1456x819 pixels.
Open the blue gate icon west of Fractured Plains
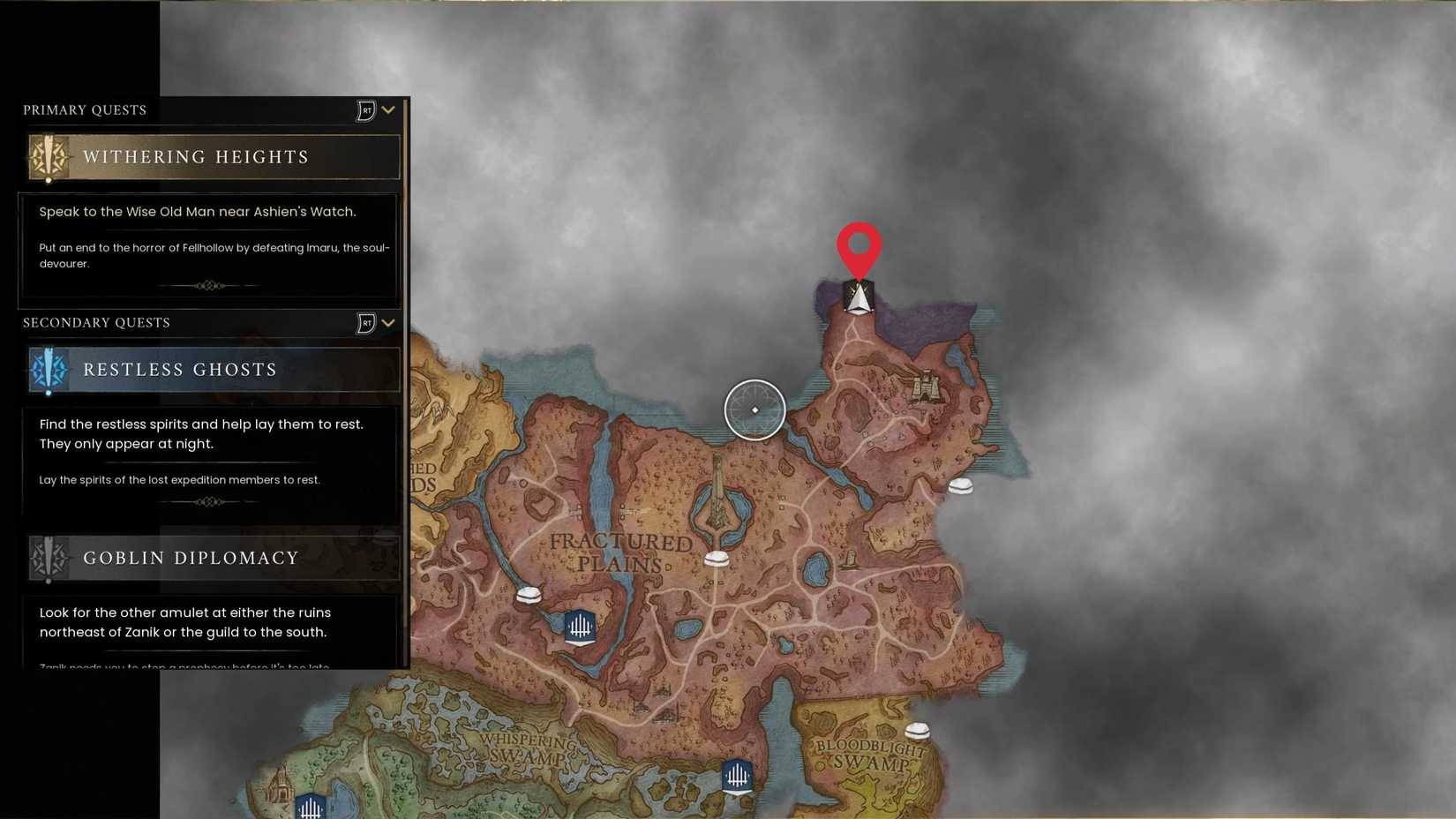[580, 627]
